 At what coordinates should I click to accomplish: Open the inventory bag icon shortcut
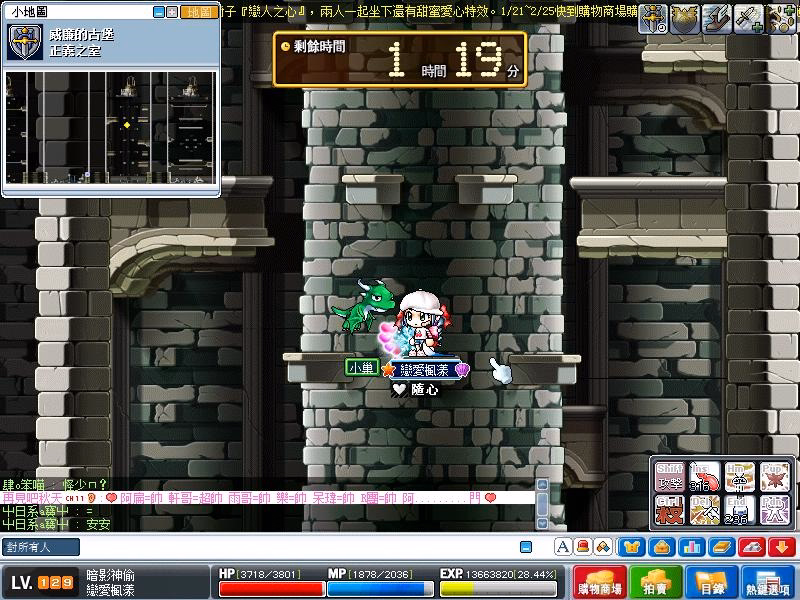click(x=661, y=547)
